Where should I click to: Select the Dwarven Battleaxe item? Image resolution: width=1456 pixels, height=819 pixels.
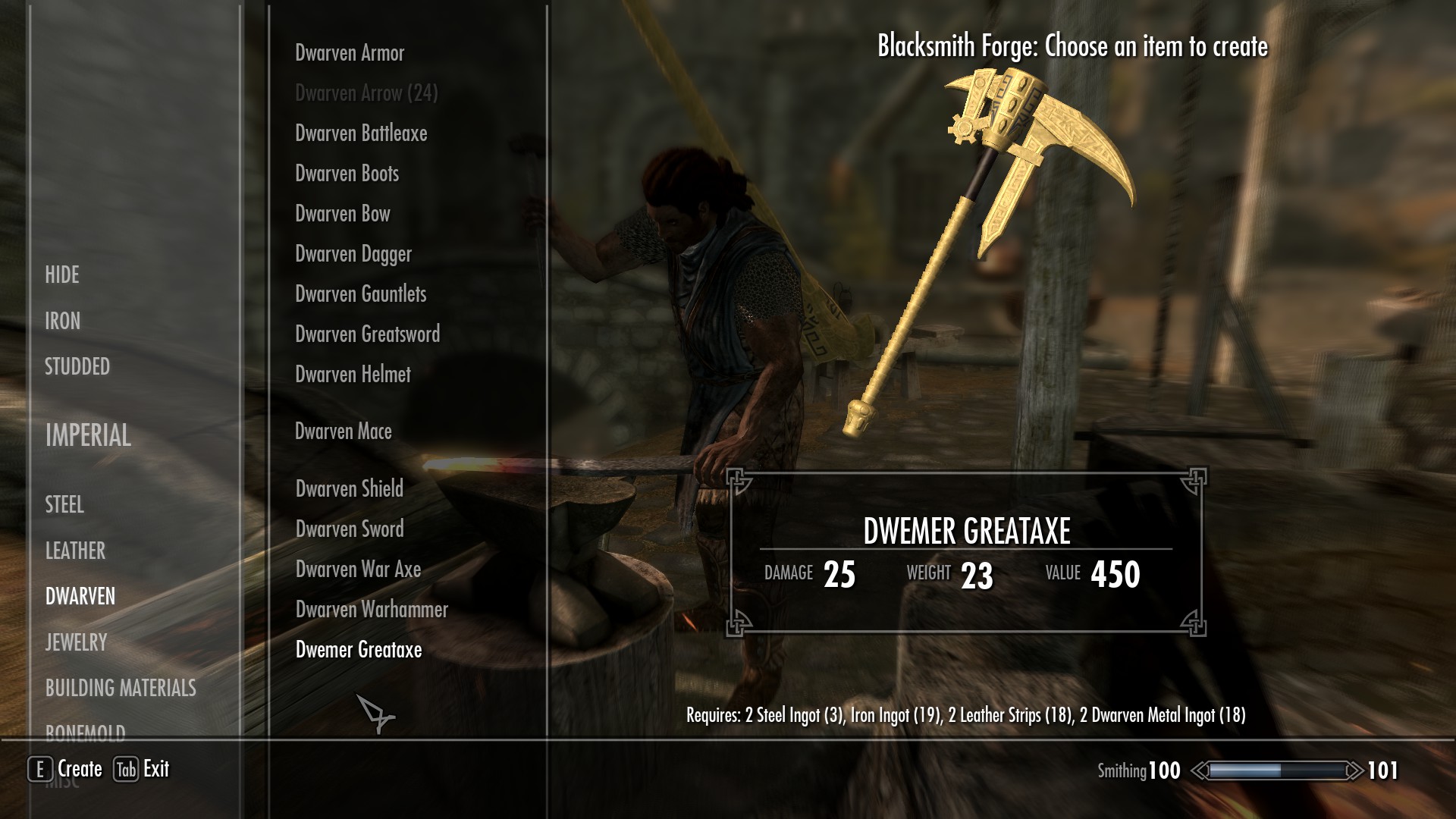point(361,133)
